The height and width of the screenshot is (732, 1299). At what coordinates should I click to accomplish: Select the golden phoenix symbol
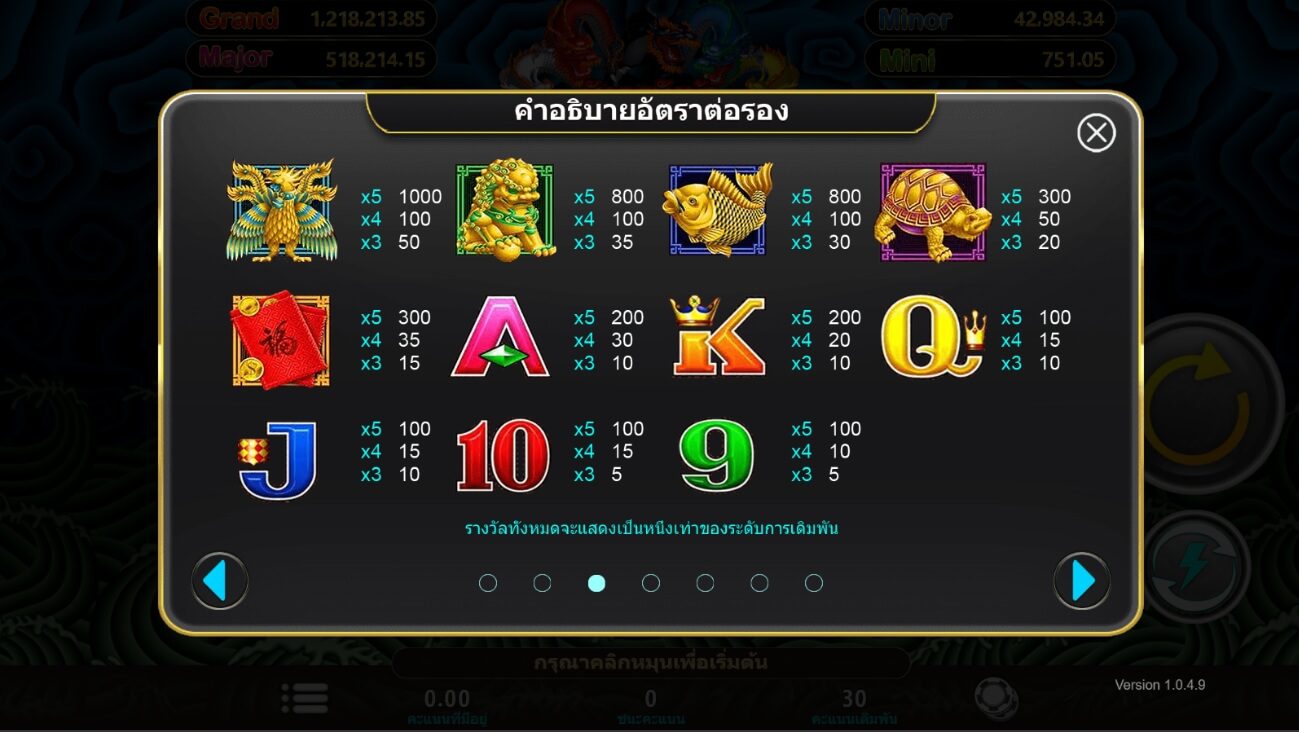(x=283, y=210)
